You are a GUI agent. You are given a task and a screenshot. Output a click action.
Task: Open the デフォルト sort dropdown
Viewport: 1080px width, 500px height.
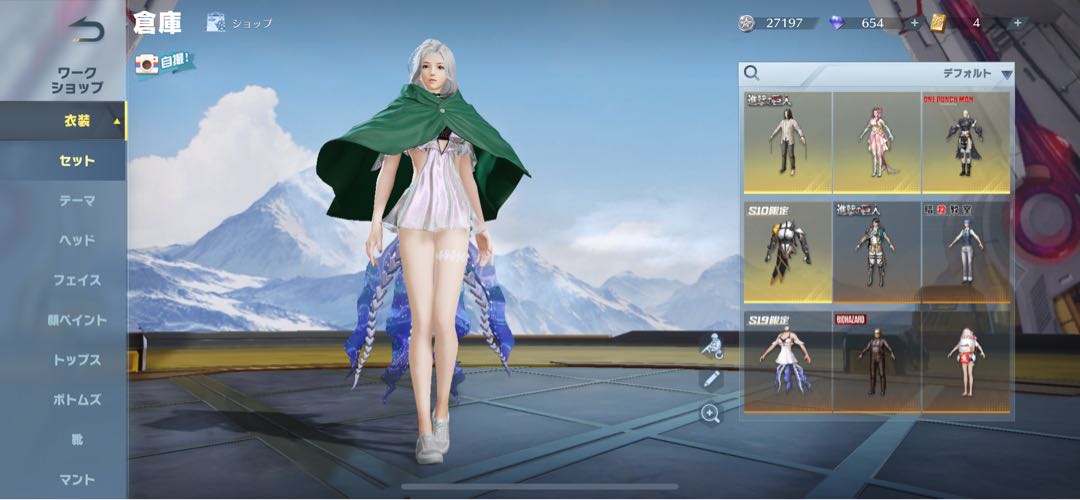pyautogui.click(x=977, y=74)
